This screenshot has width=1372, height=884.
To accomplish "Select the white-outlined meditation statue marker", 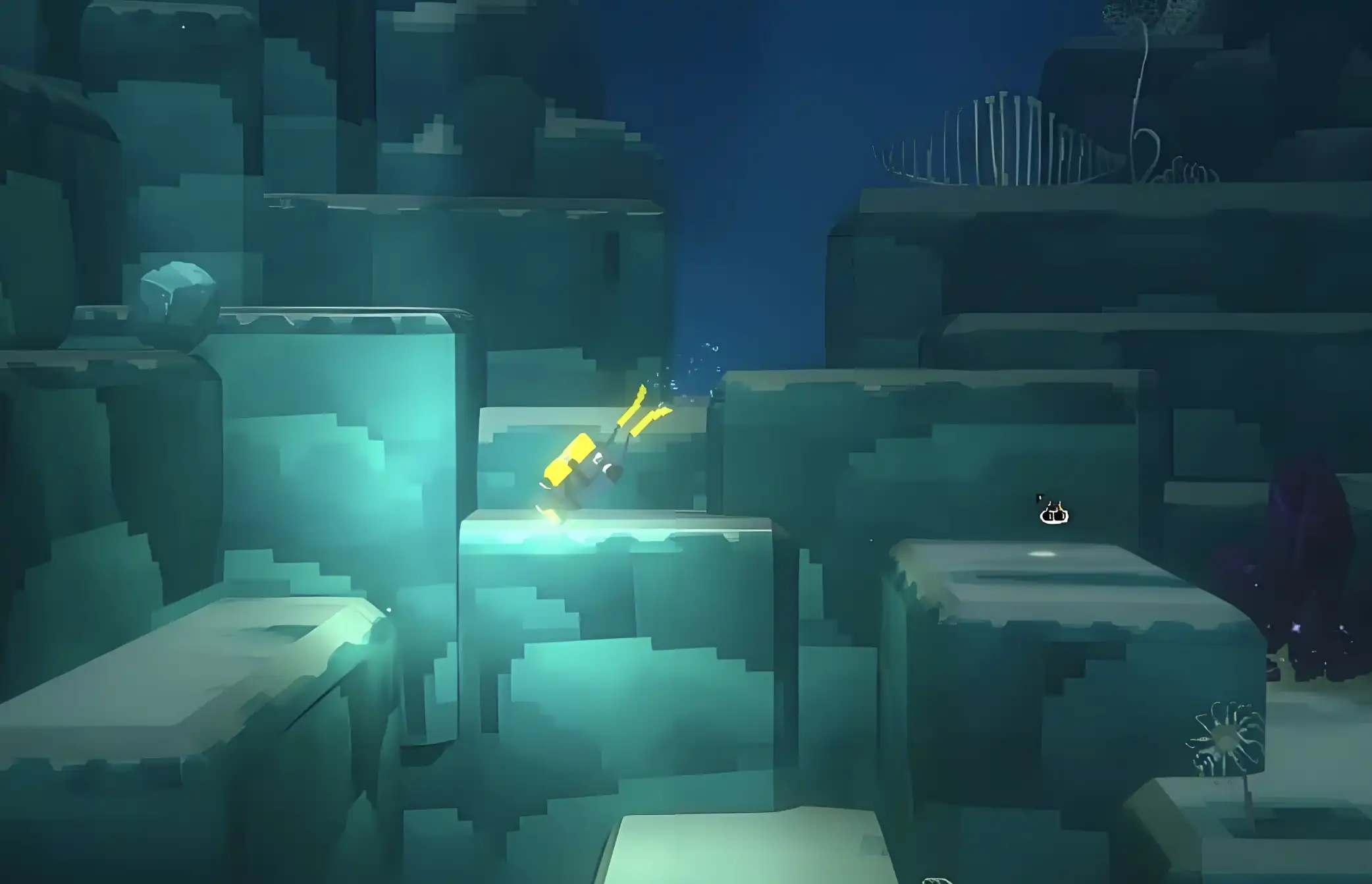I will point(1054,513).
